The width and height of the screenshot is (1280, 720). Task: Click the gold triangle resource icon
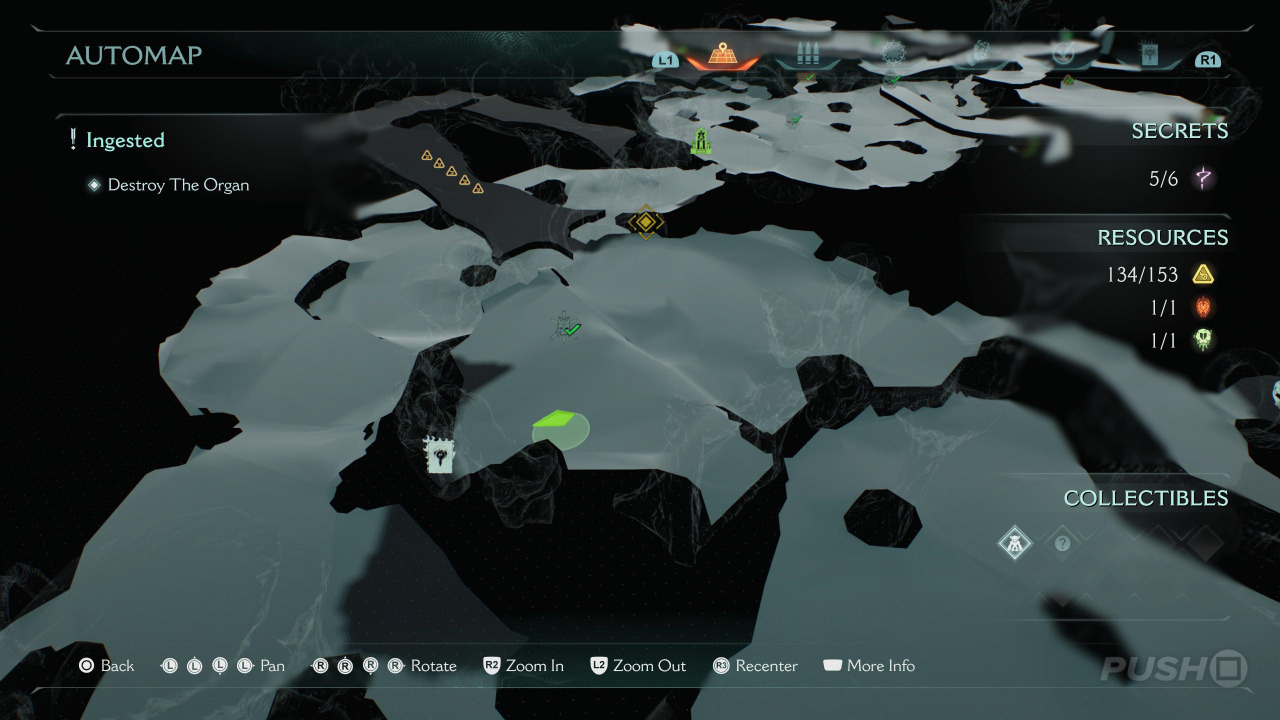1203,274
